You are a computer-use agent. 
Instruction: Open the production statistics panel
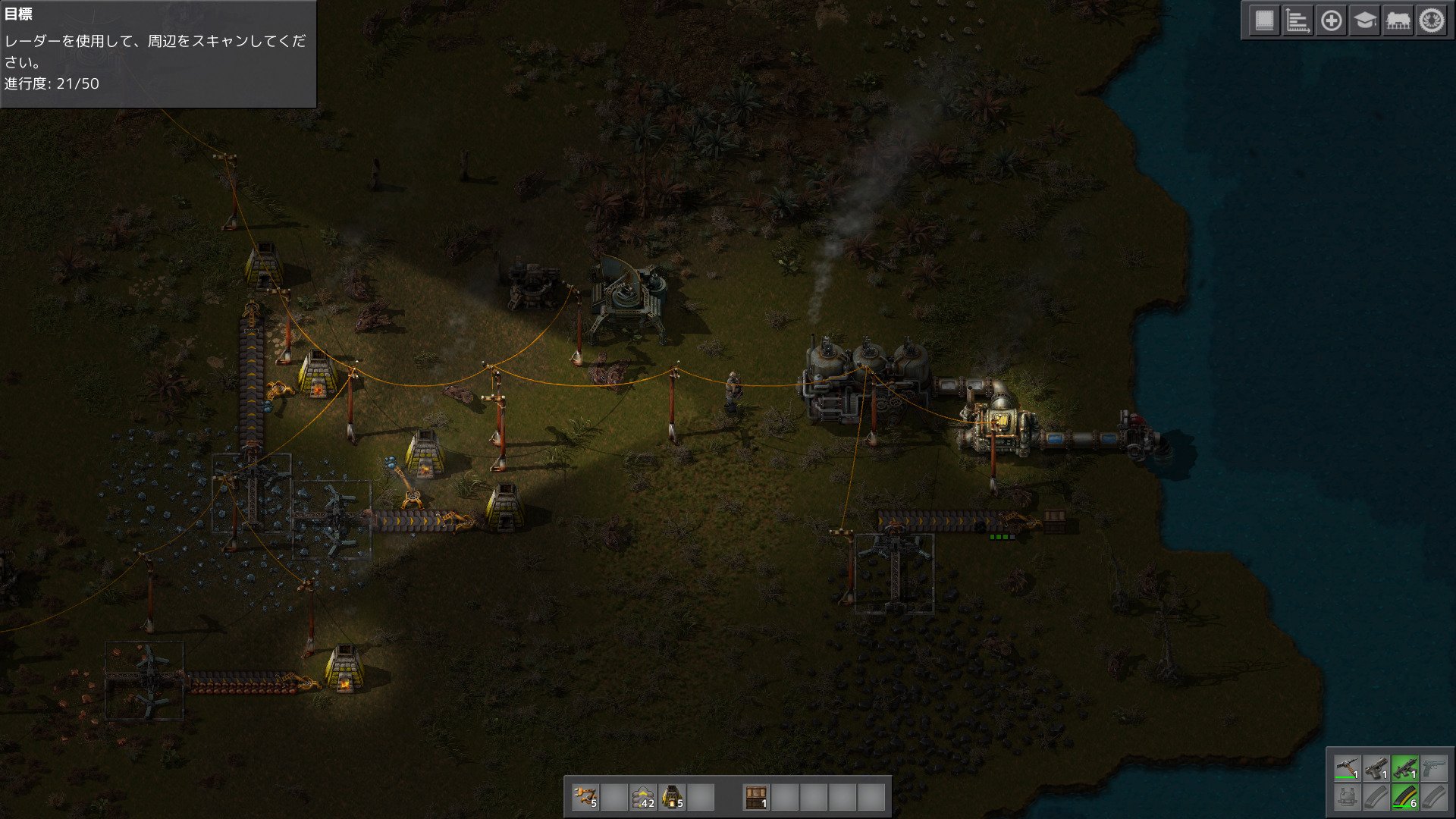(x=1298, y=21)
